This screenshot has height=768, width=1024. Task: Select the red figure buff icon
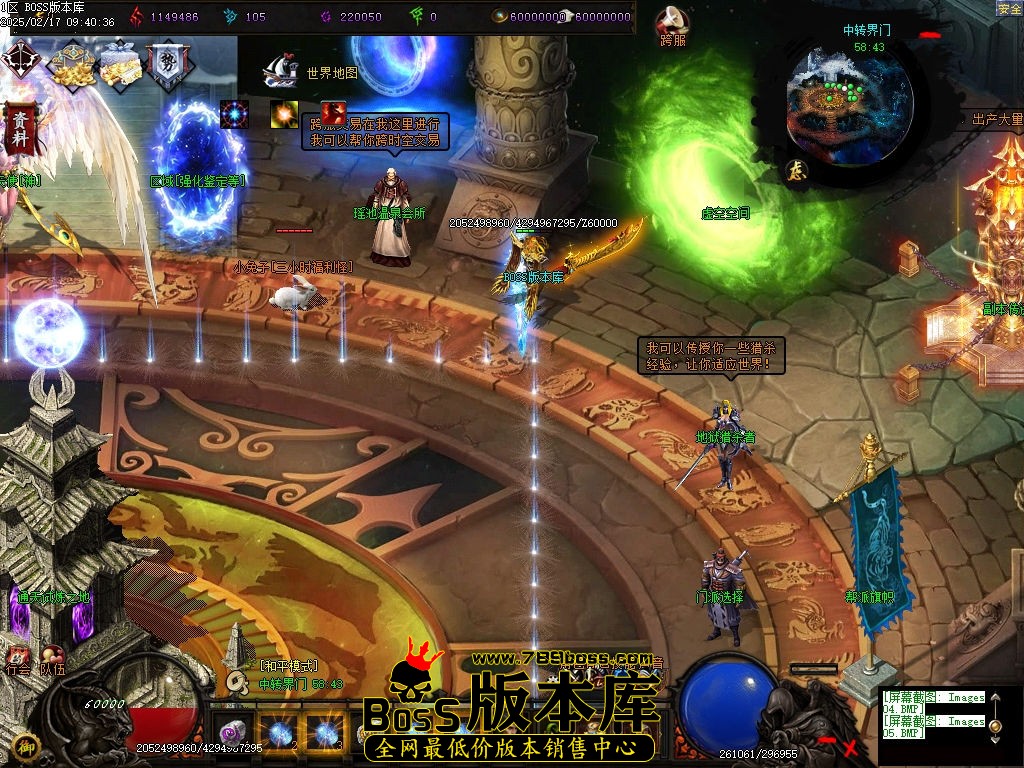click(x=333, y=113)
